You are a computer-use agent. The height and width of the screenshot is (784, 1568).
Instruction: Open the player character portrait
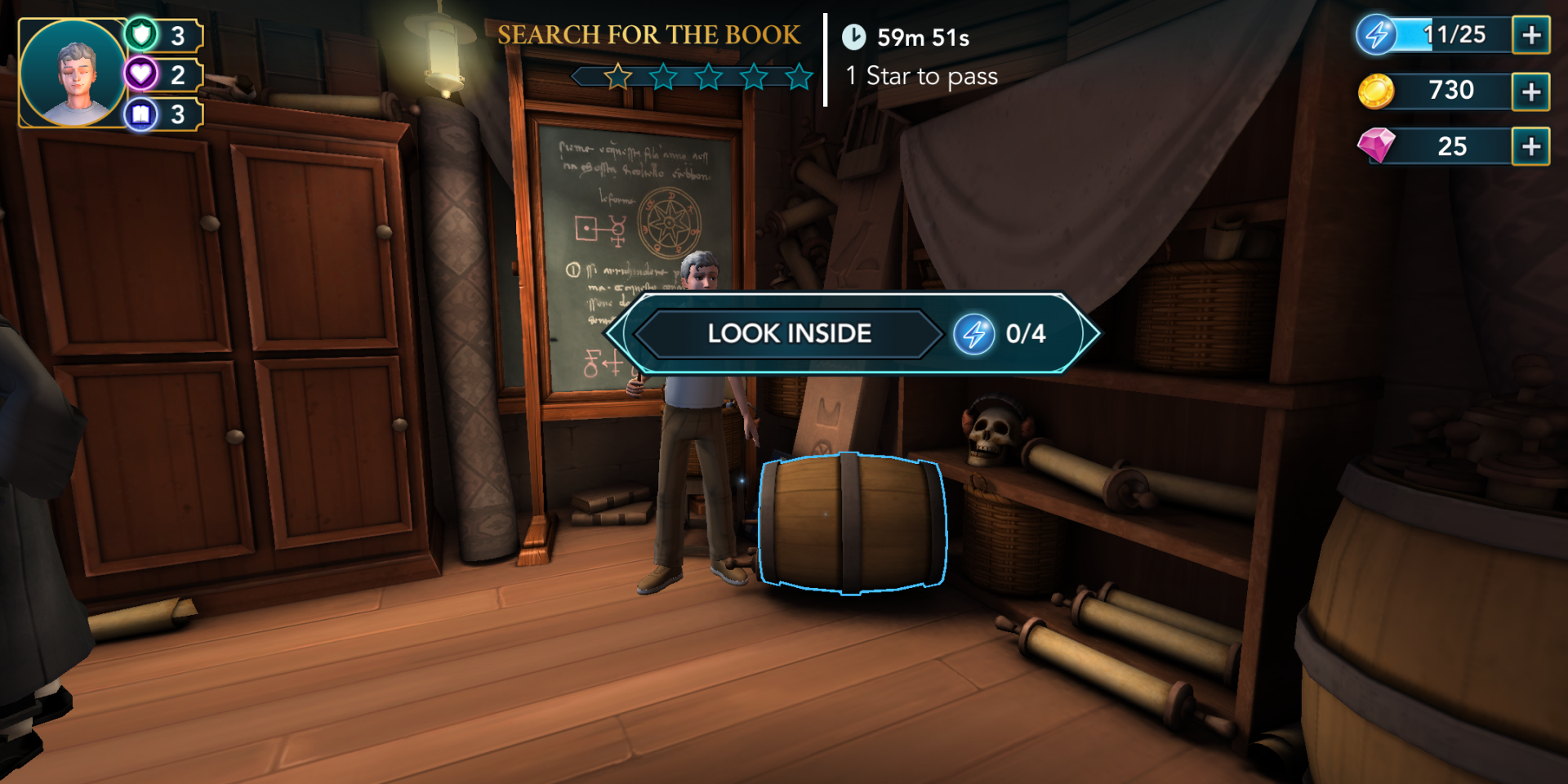pyautogui.click(x=73, y=73)
